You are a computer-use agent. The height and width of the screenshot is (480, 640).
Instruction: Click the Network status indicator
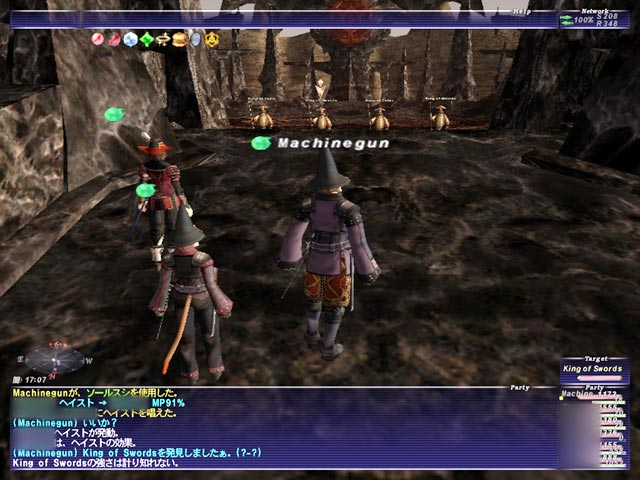pyautogui.click(x=596, y=18)
